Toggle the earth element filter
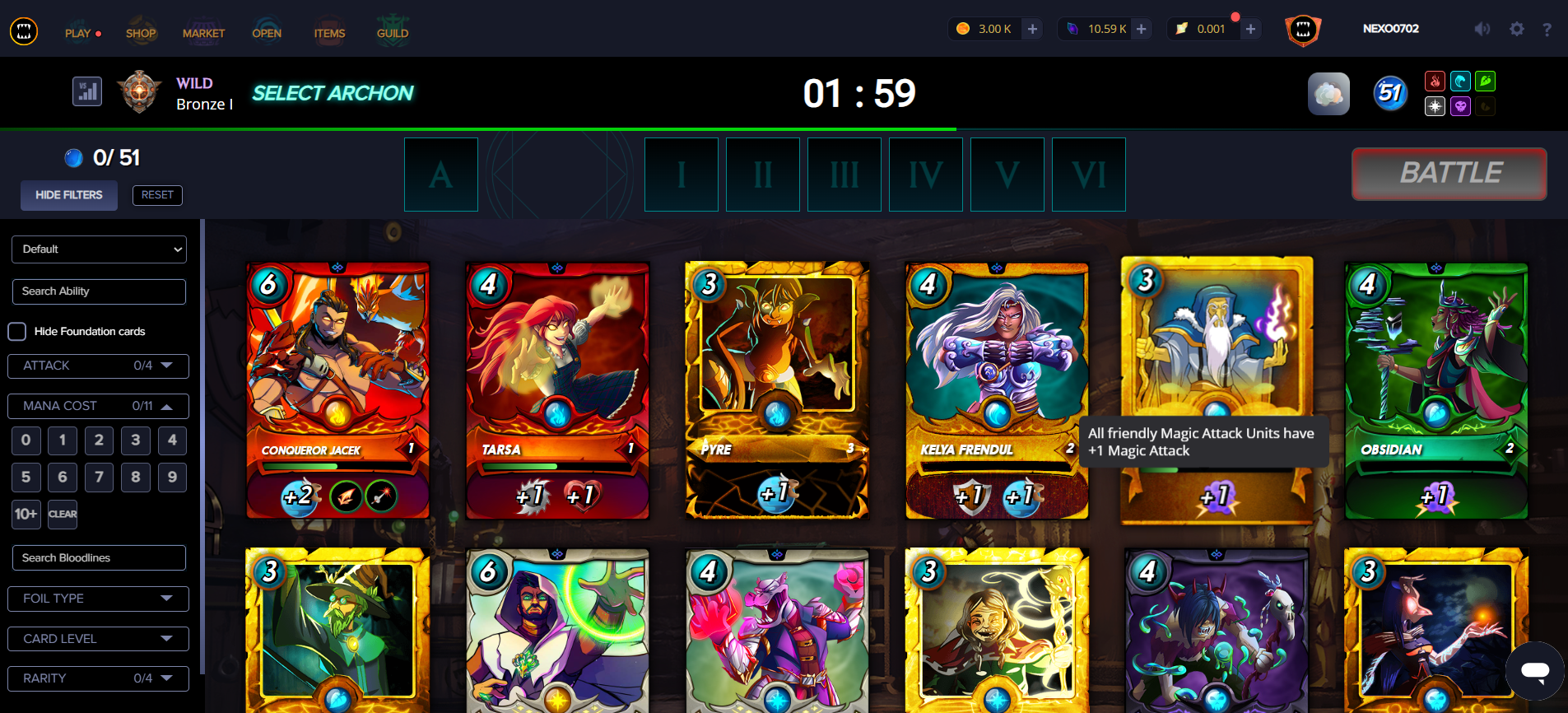 tap(1487, 81)
